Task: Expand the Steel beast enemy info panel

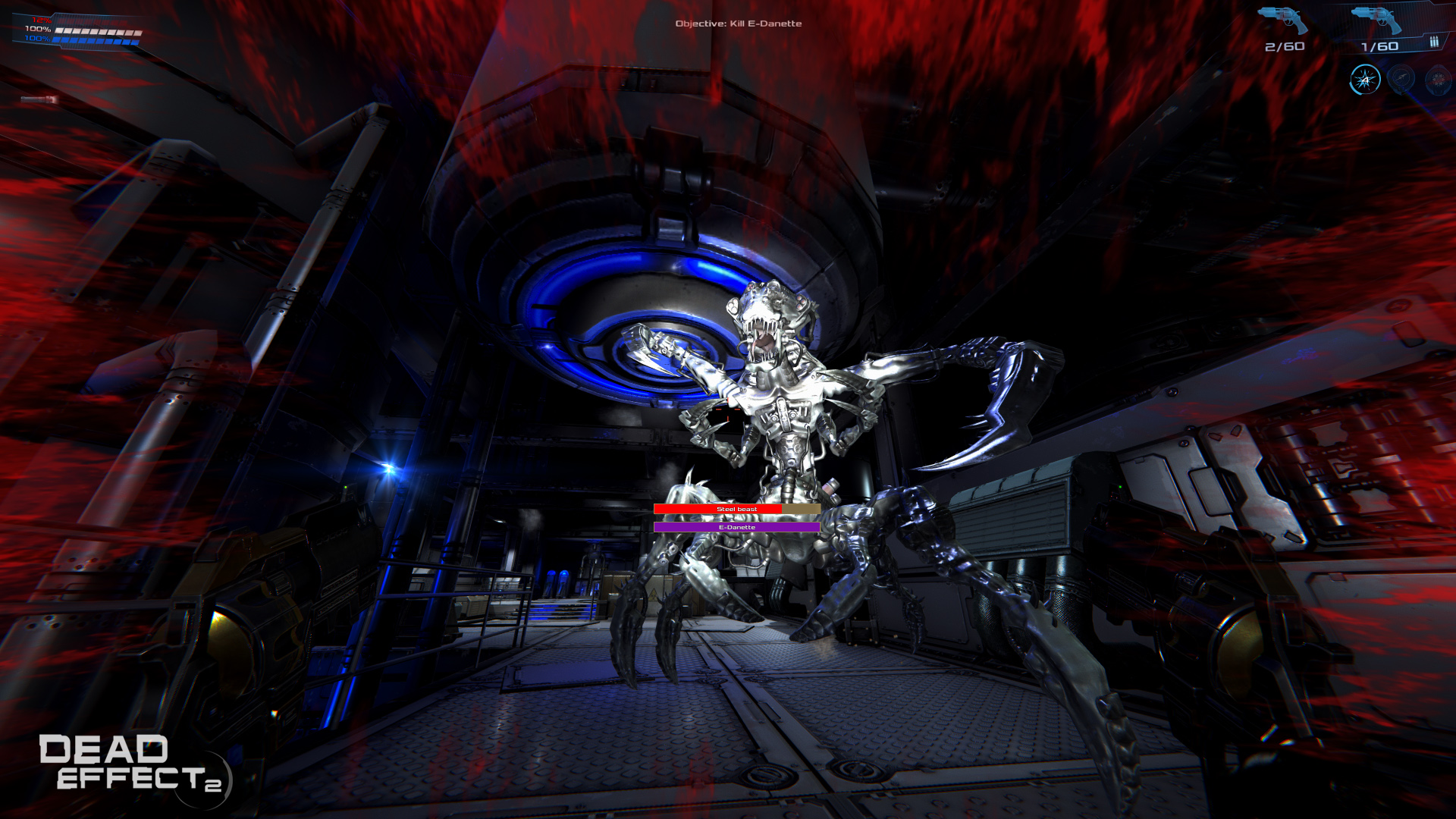Action: (x=738, y=509)
